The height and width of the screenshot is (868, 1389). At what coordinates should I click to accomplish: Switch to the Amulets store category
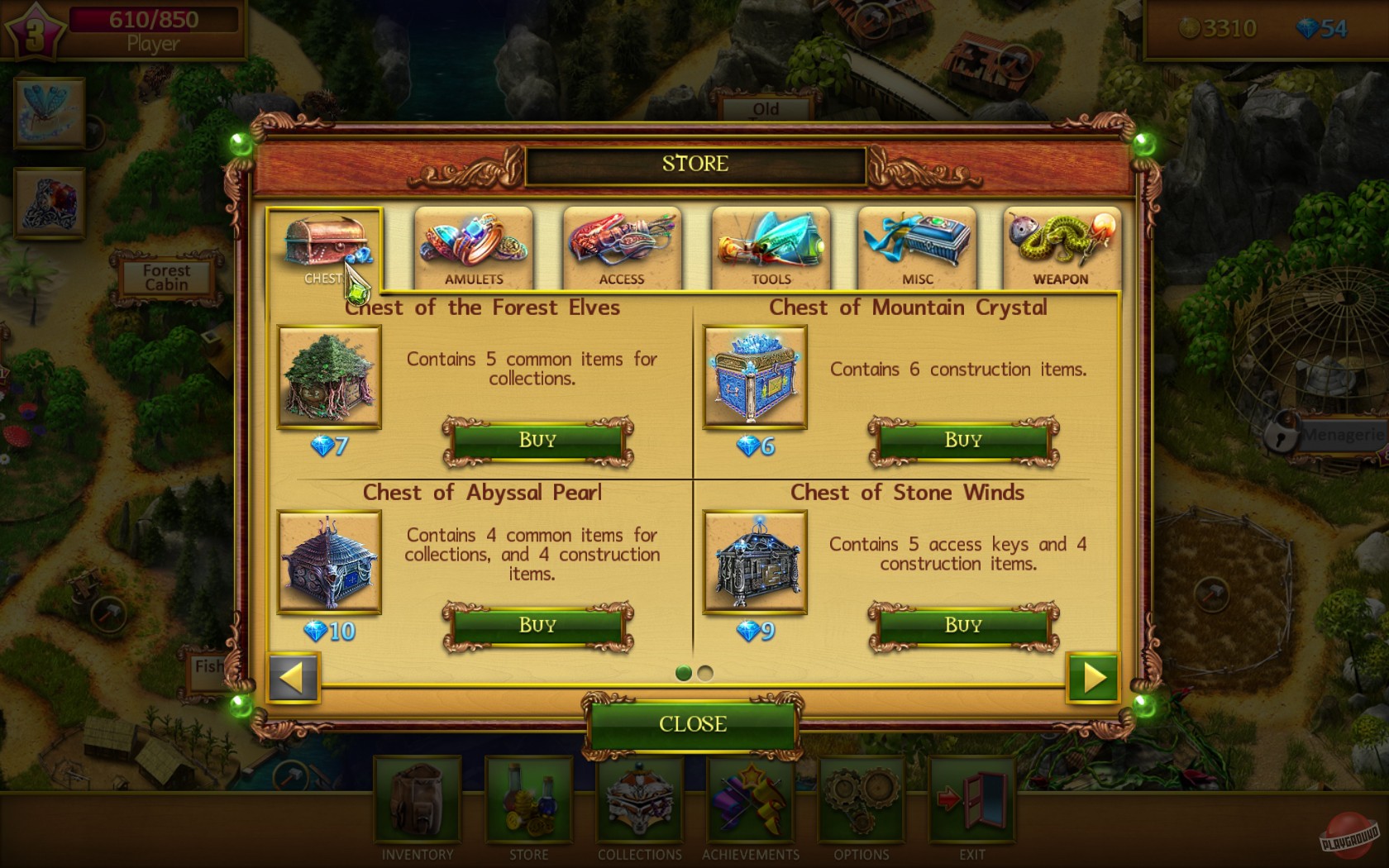(x=473, y=246)
